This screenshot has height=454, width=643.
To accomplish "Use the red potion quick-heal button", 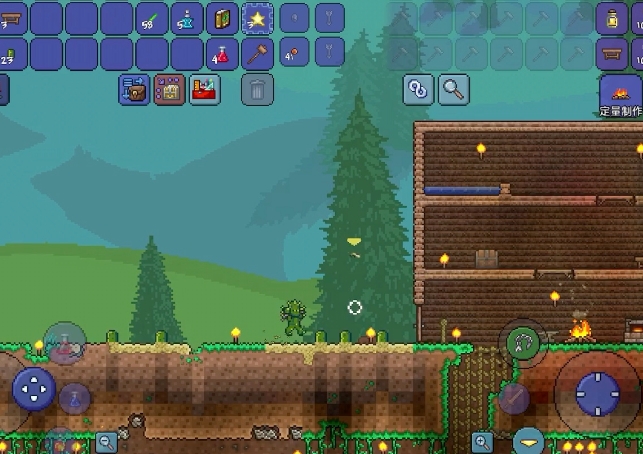I will click(x=65, y=343).
